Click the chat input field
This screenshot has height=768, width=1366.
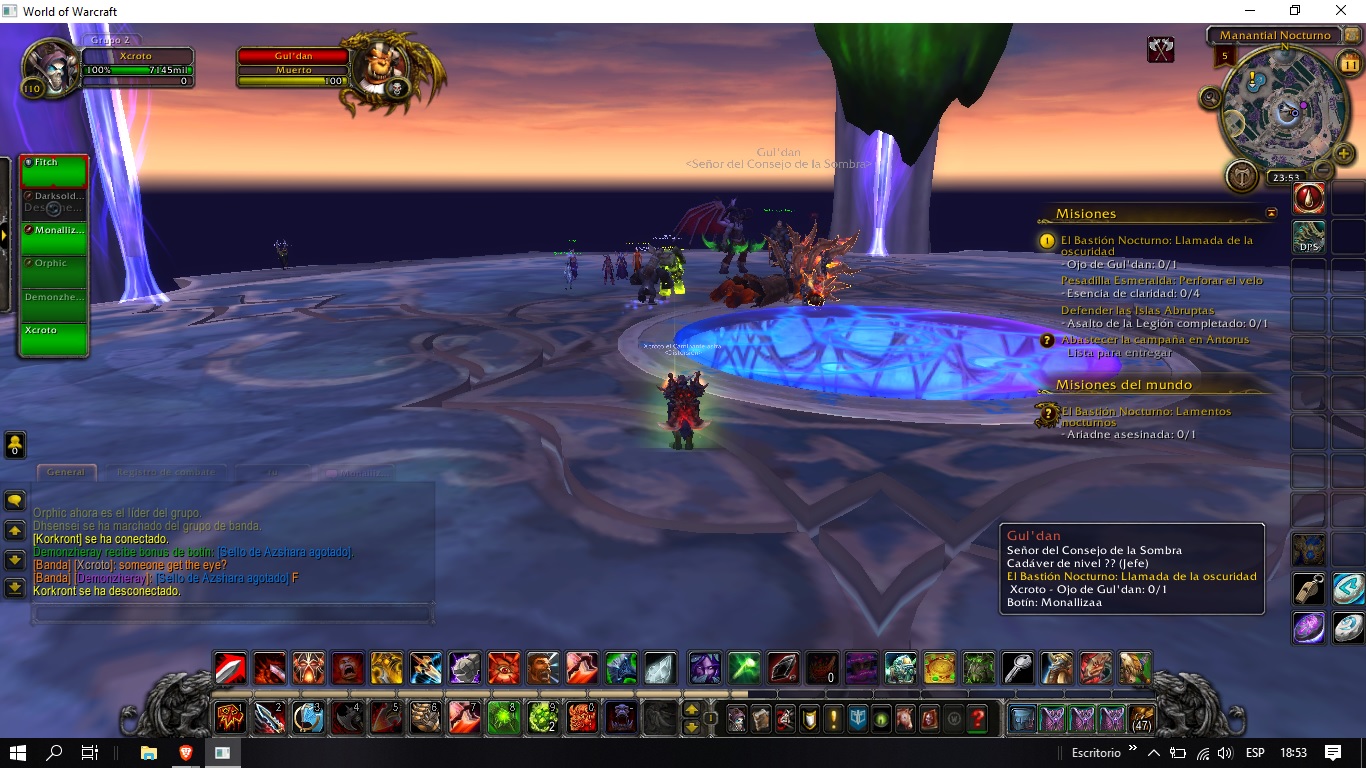[x=232, y=612]
